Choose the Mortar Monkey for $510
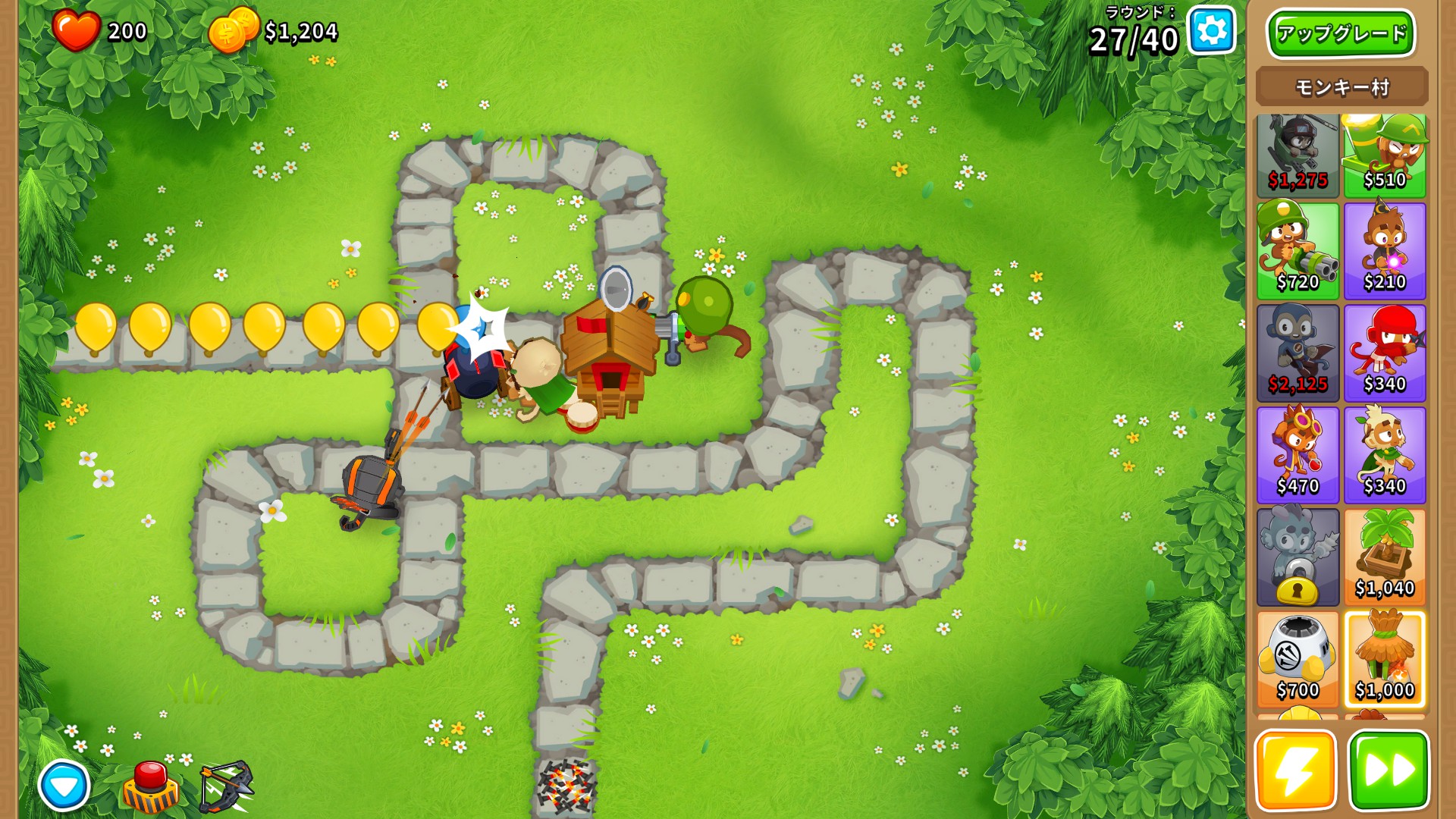This screenshot has width=1456, height=819. [x=1385, y=155]
